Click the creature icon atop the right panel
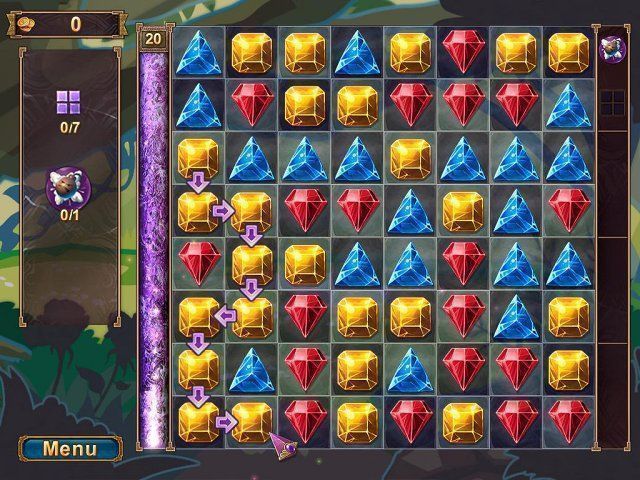This screenshot has height=480, width=640. (610, 45)
